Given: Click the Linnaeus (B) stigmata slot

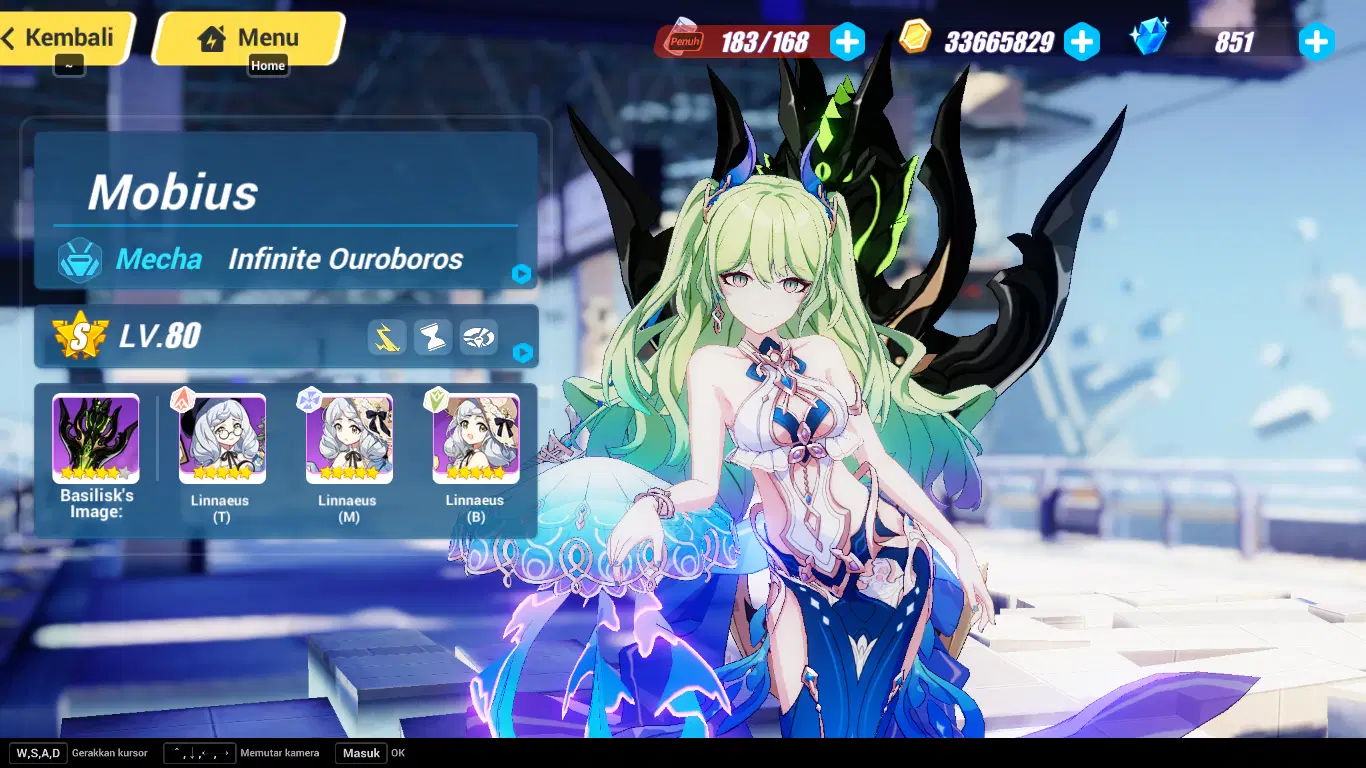Looking at the screenshot, I should pos(474,437).
